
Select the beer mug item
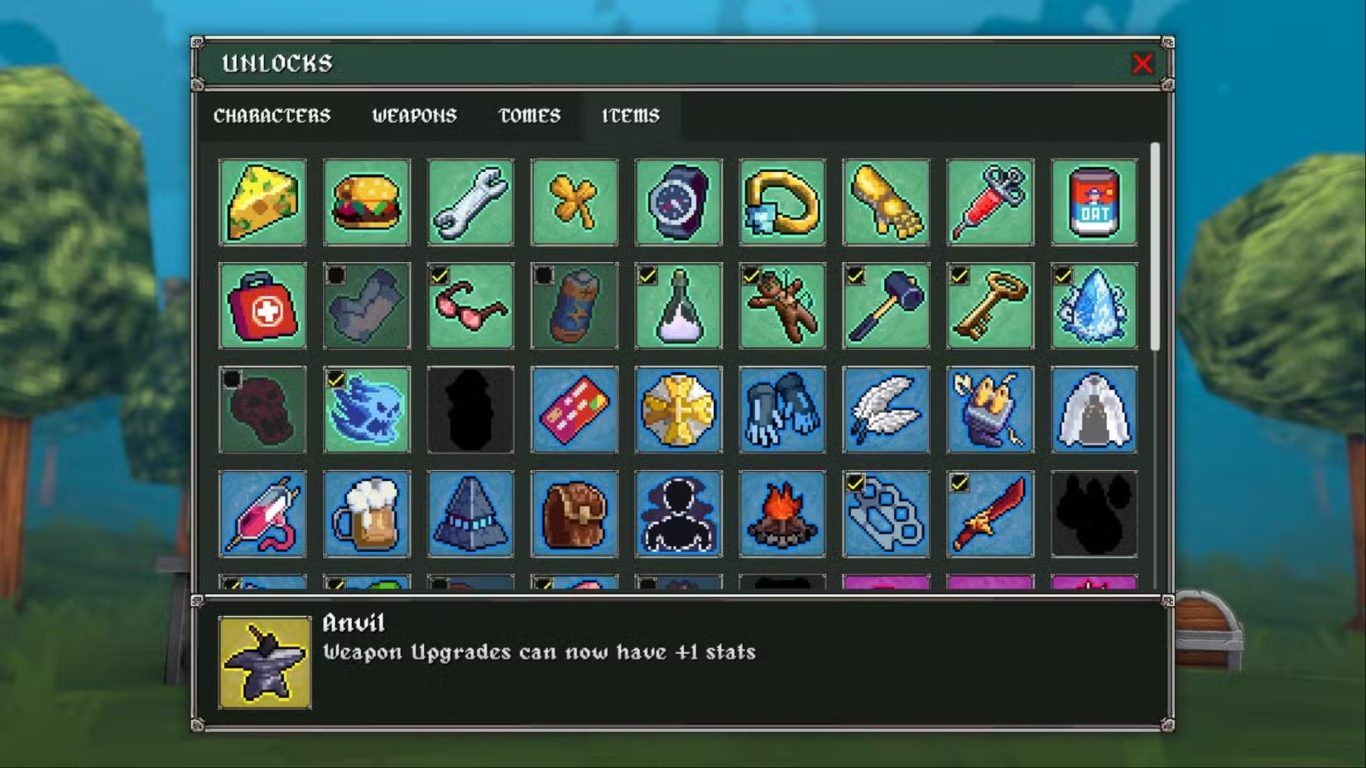pos(367,514)
